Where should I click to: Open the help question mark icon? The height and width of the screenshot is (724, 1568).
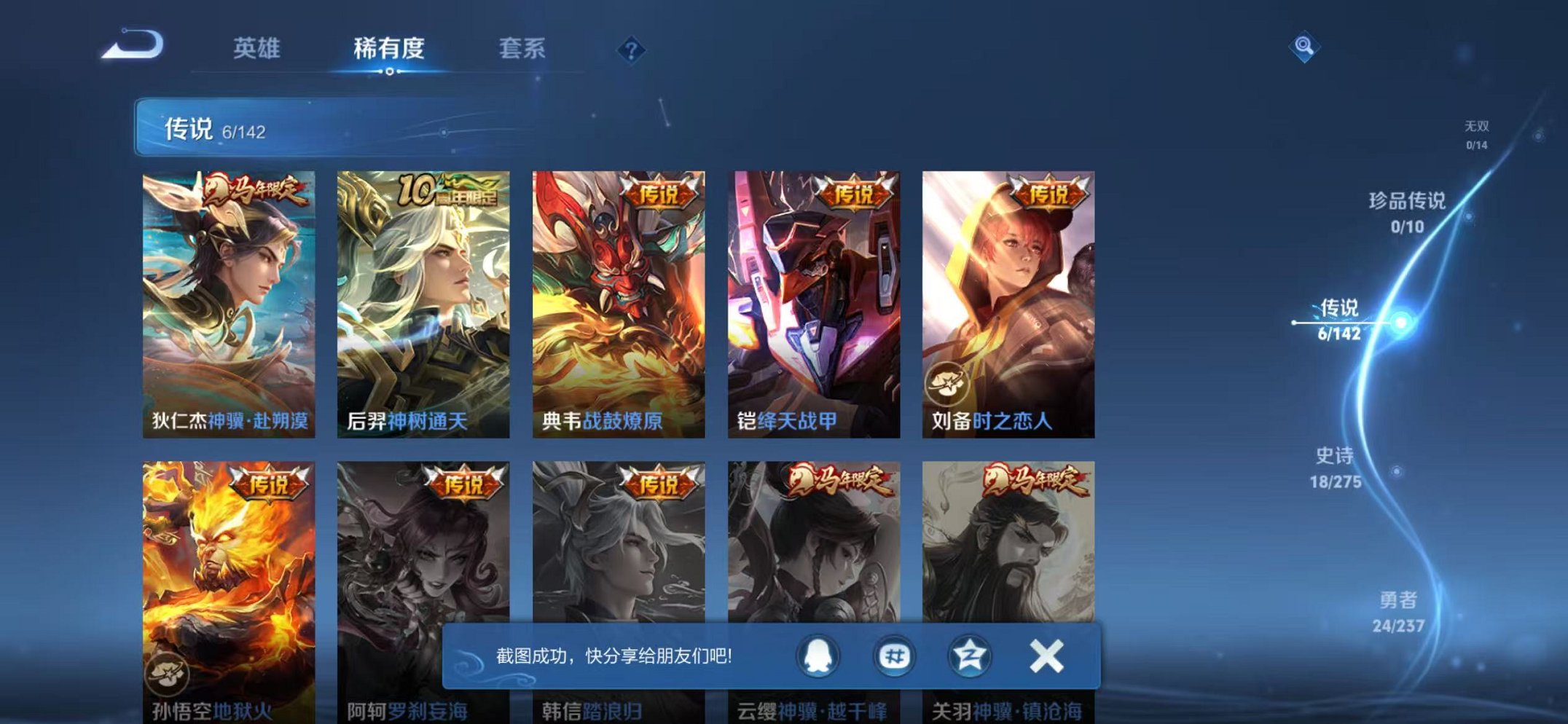click(x=631, y=50)
